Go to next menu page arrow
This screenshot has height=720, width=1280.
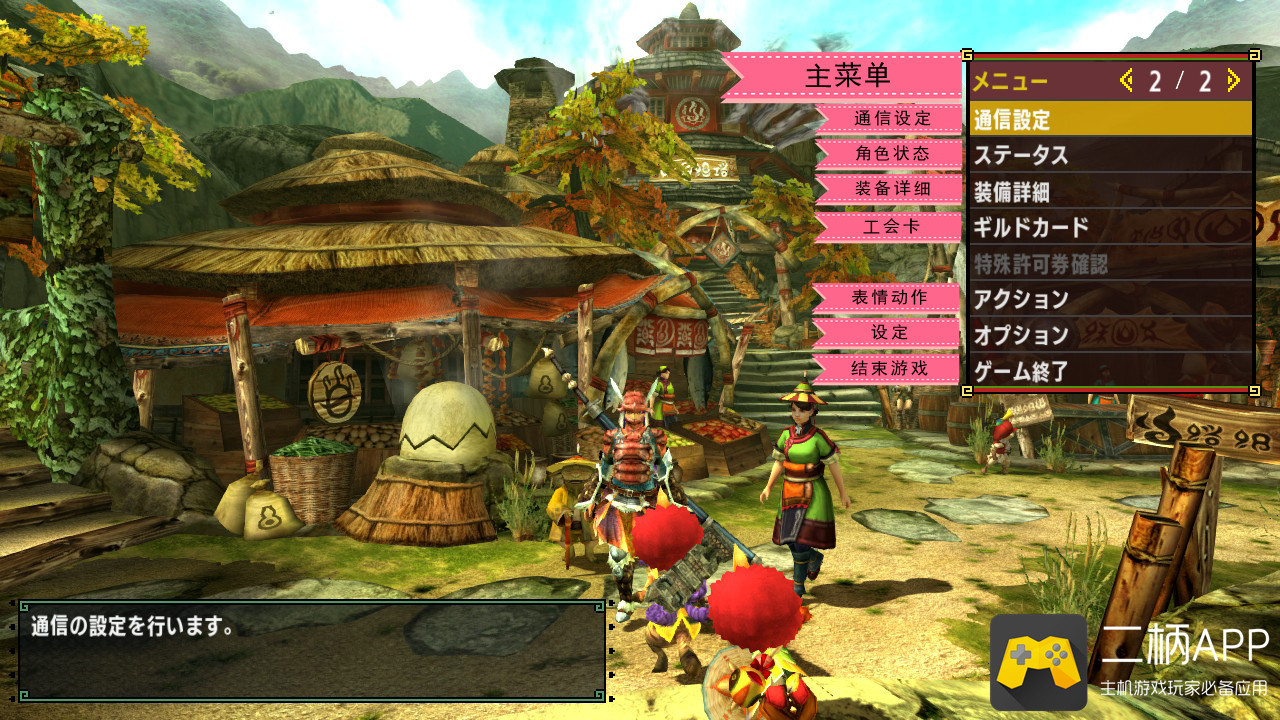pos(1233,81)
